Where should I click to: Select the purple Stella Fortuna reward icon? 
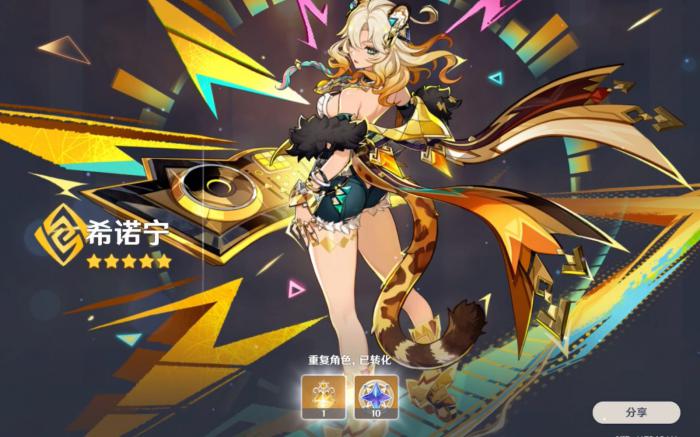coord(372,395)
